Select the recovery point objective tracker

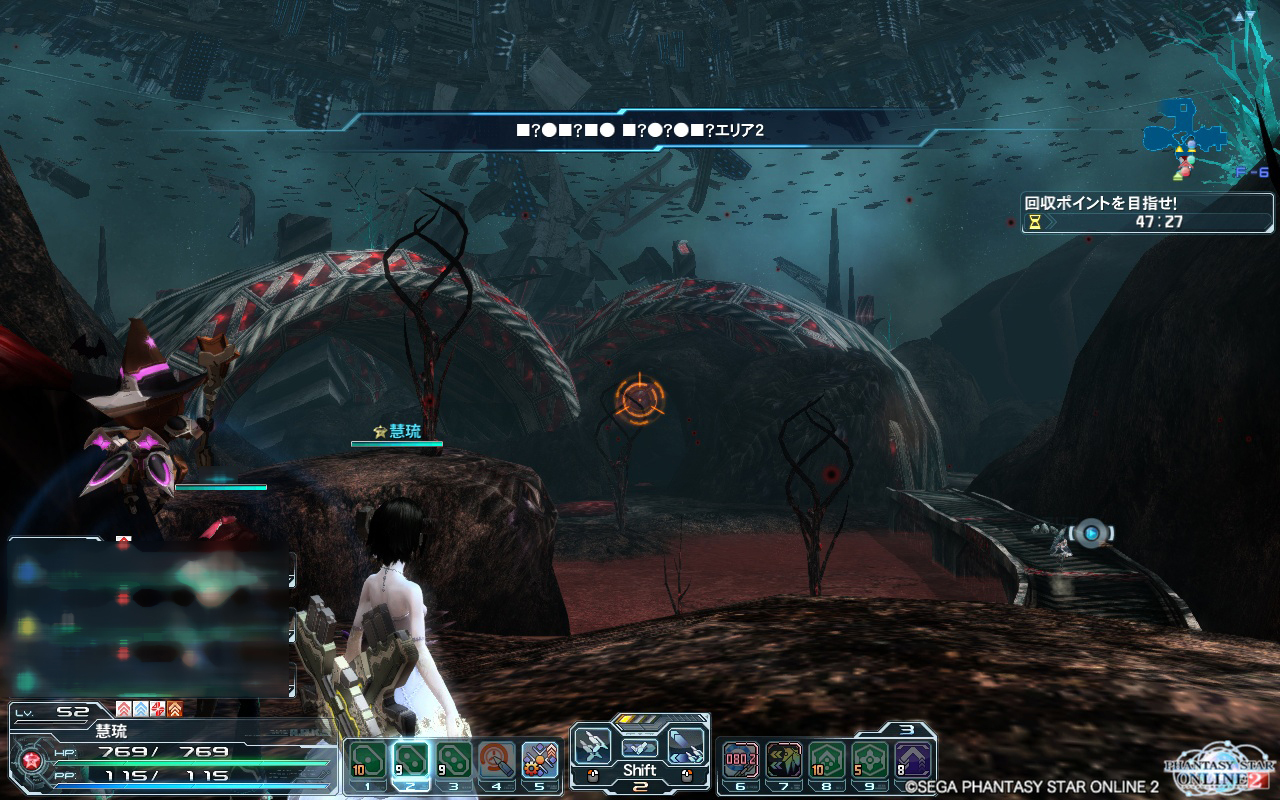click(x=1147, y=212)
